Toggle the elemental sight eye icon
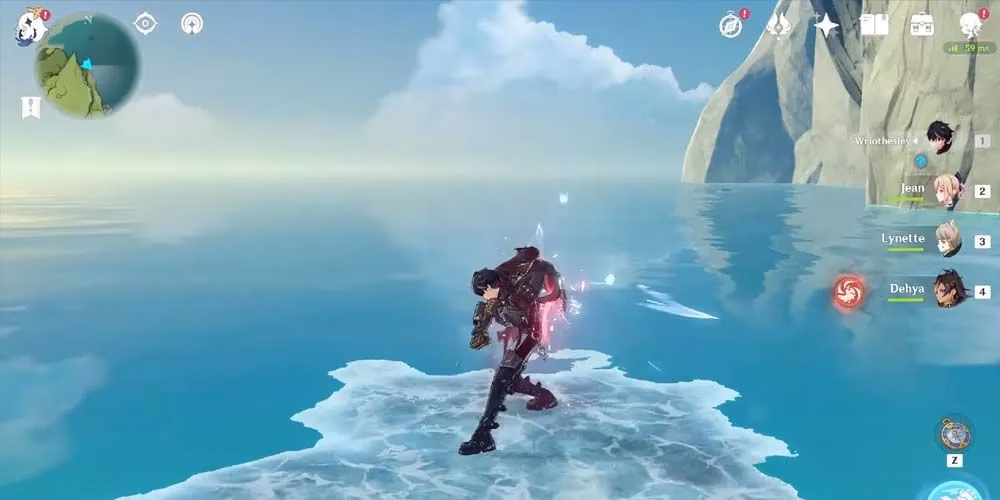The image size is (1000, 500). click(145, 23)
